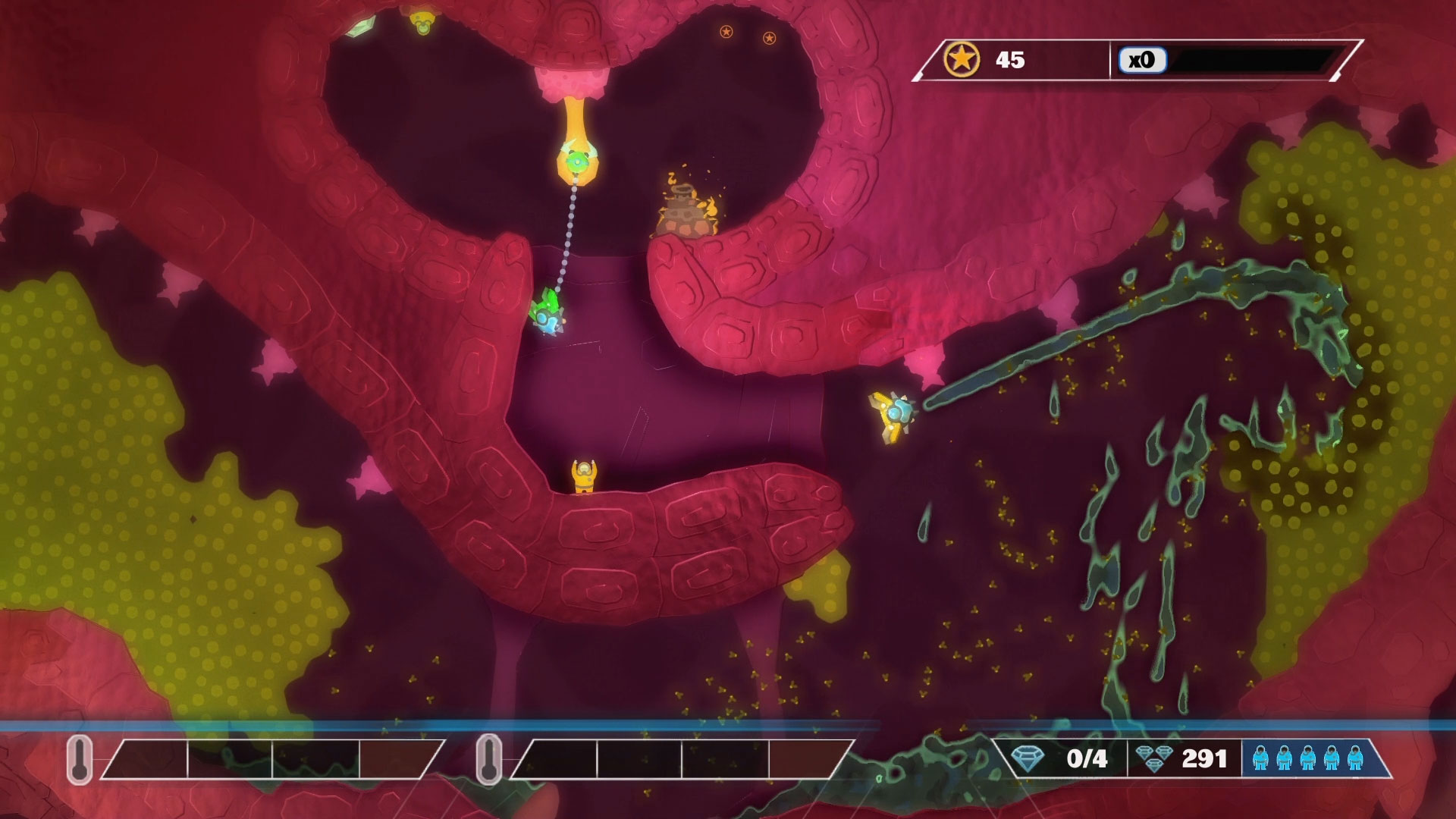The image size is (1456, 819).
Task: Select the first rescued astronaut icon
Action: tap(1260, 758)
